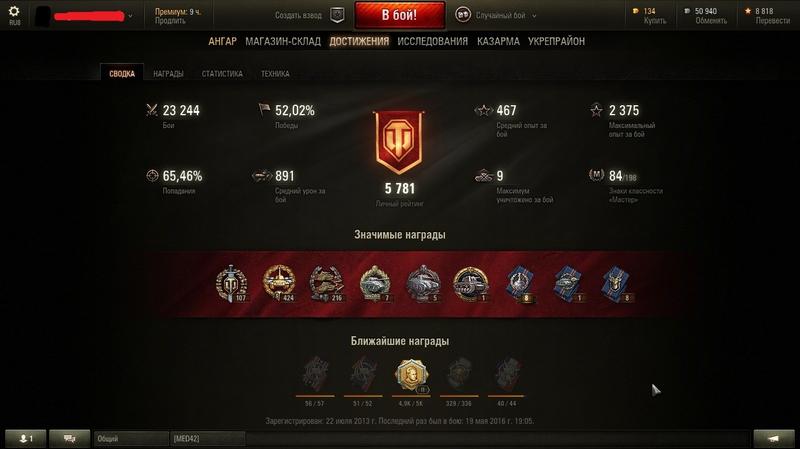Go to Магазин-Склад

click(x=284, y=41)
